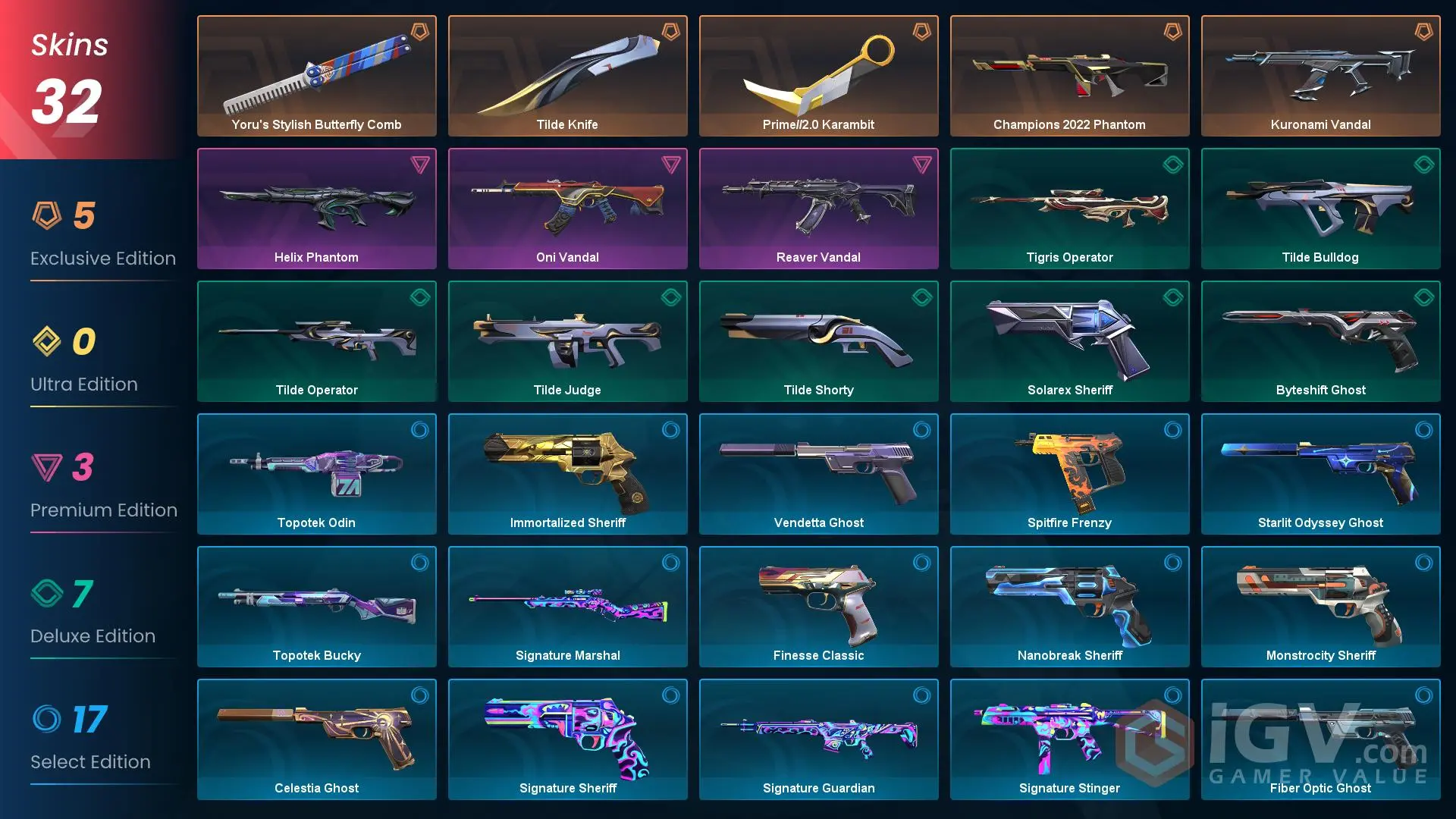Select the Premium Edition sidebar entry
The height and width of the screenshot is (819, 1456).
click(105, 510)
